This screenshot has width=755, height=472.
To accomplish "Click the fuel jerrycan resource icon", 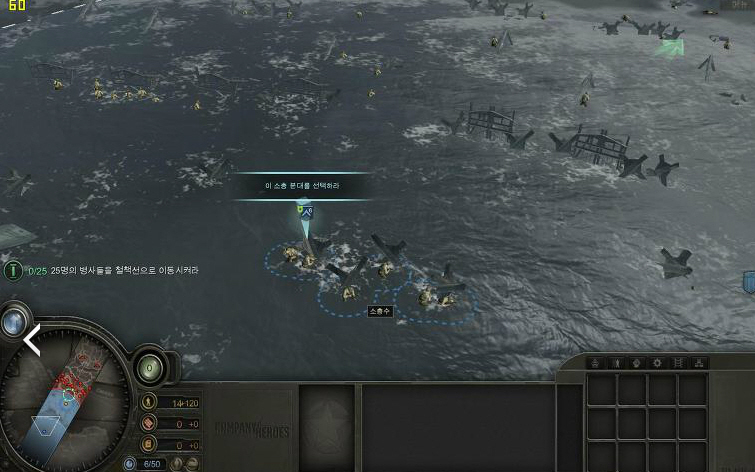I will pyautogui.click(x=149, y=443).
